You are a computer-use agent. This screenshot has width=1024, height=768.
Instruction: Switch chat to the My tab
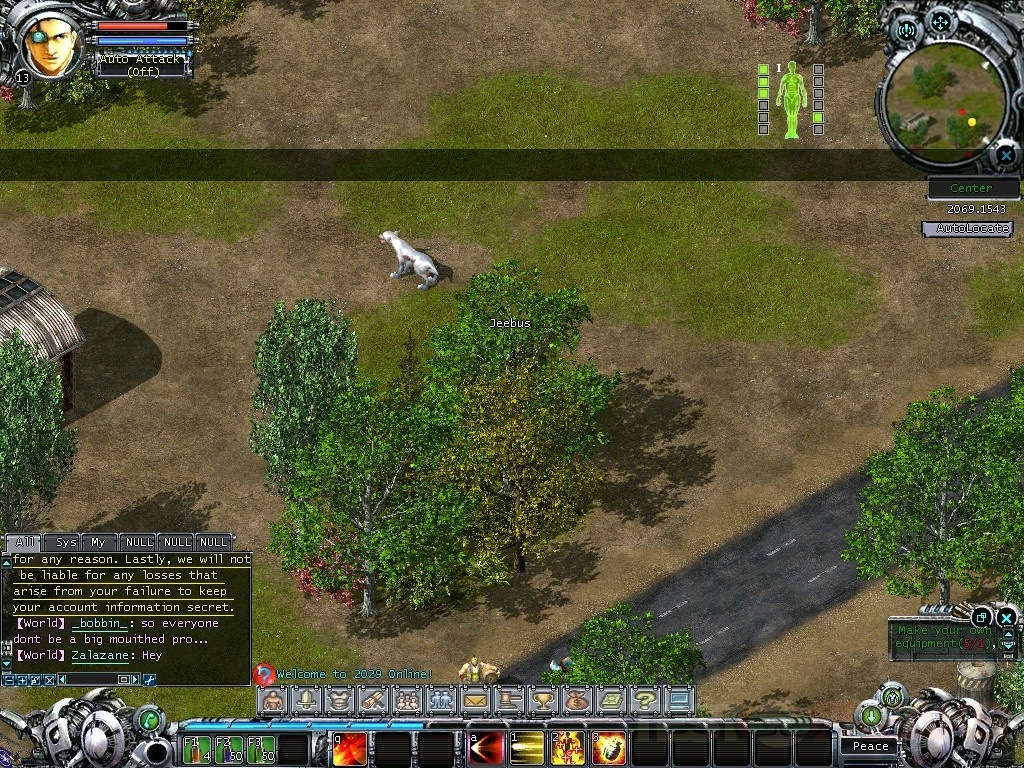click(x=98, y=542)
